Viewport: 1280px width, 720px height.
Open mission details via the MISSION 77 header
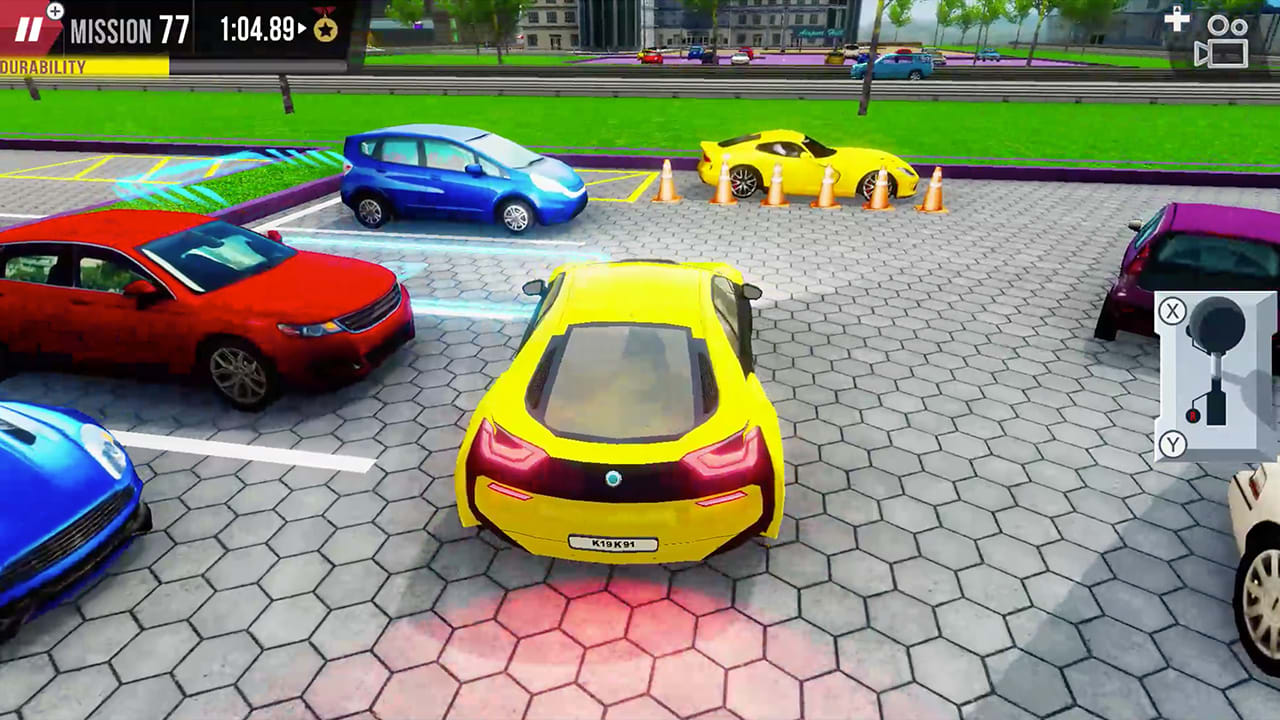[128, 28]
